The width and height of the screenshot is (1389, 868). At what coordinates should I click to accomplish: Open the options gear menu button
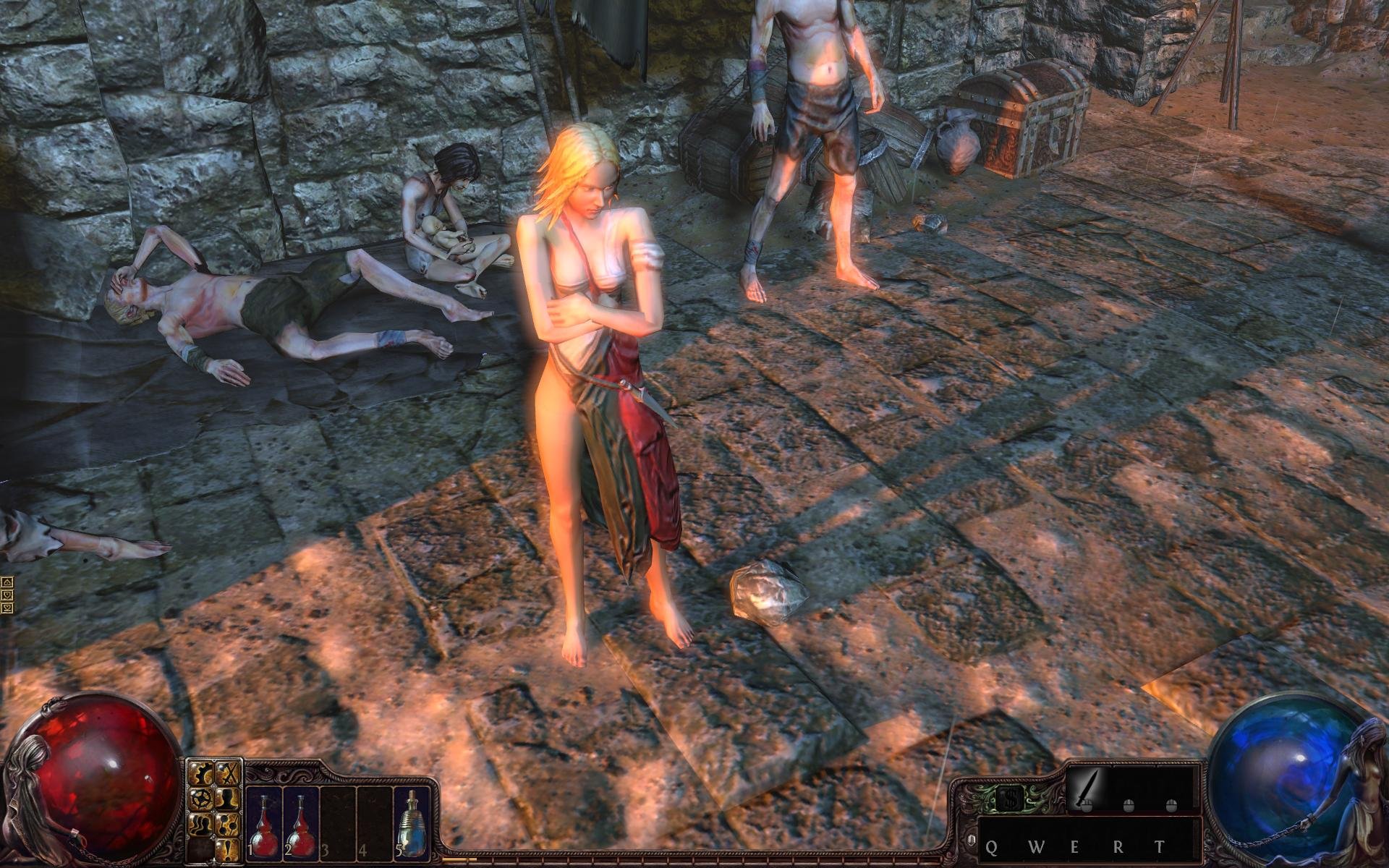[x=200, y=773]
